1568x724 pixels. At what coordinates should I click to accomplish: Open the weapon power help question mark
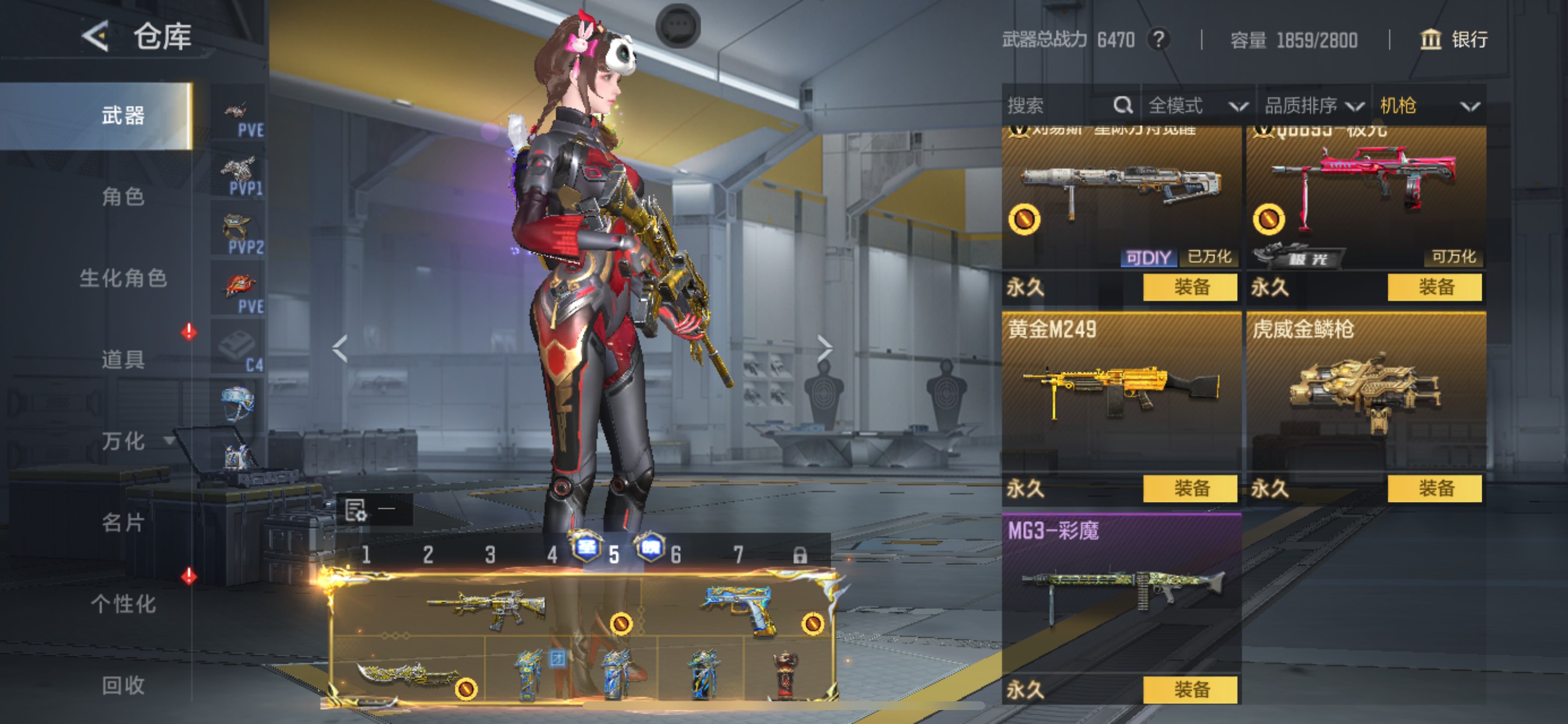[x=1158, y=40]
